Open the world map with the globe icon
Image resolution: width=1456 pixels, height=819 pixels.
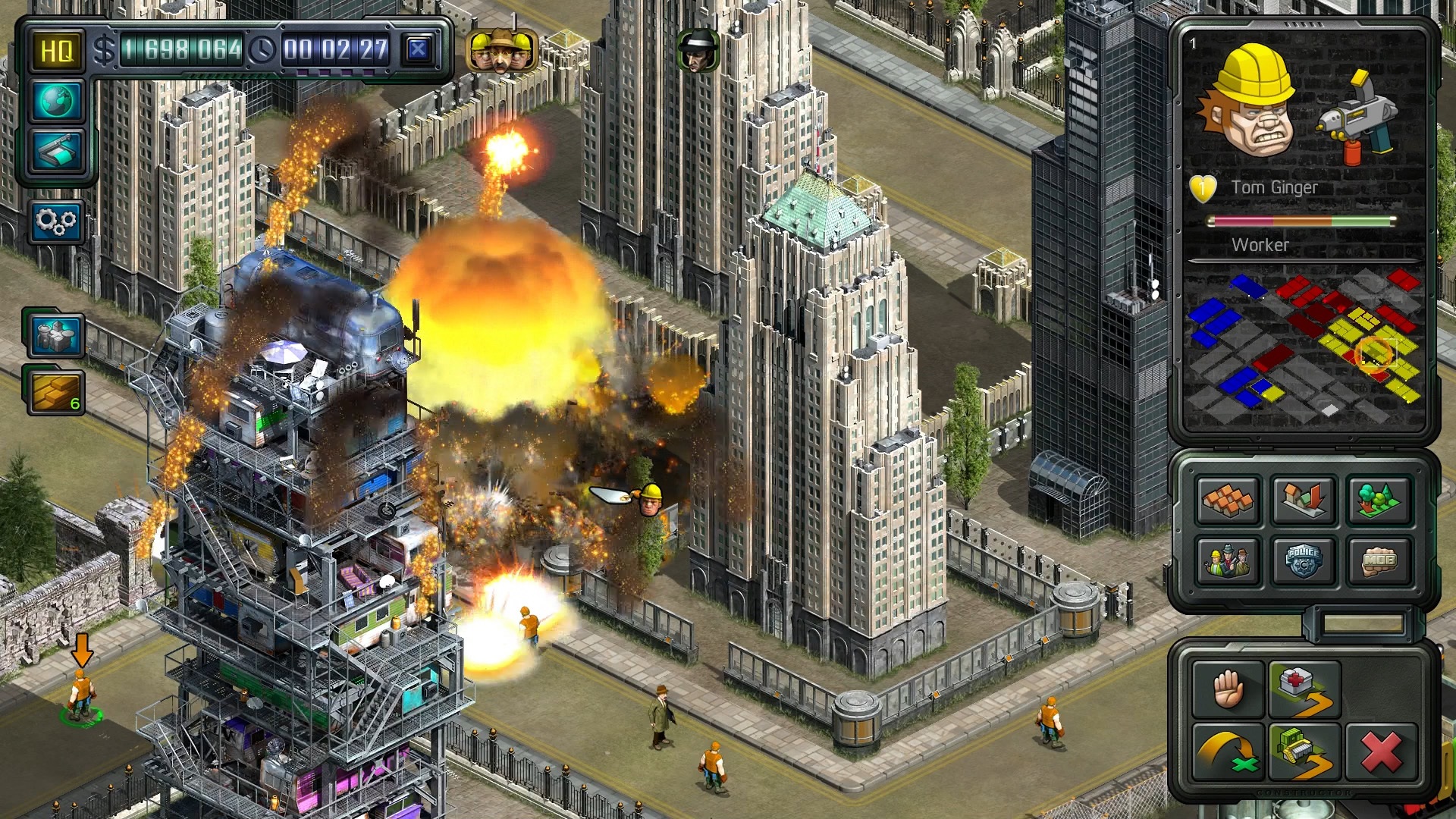pos(57,102)
